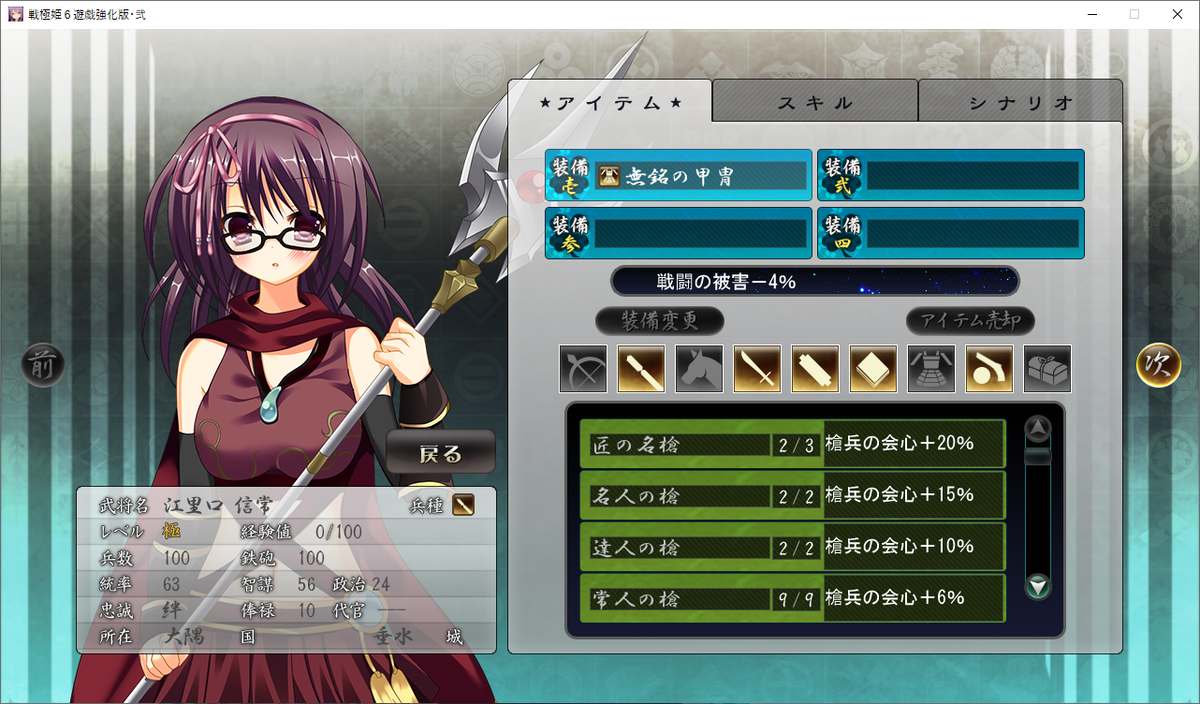Choose the empty equipment slot 弐

[x=950, y=176]
